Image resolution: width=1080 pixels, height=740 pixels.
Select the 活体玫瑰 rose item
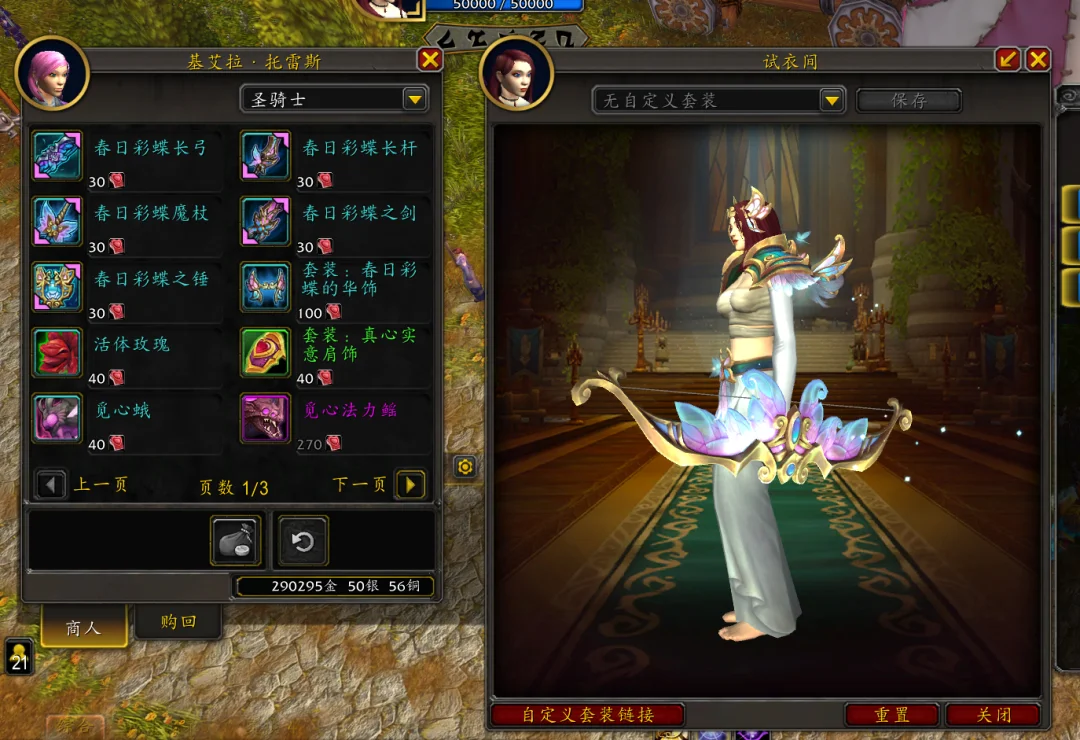click(x=57, y=352)
